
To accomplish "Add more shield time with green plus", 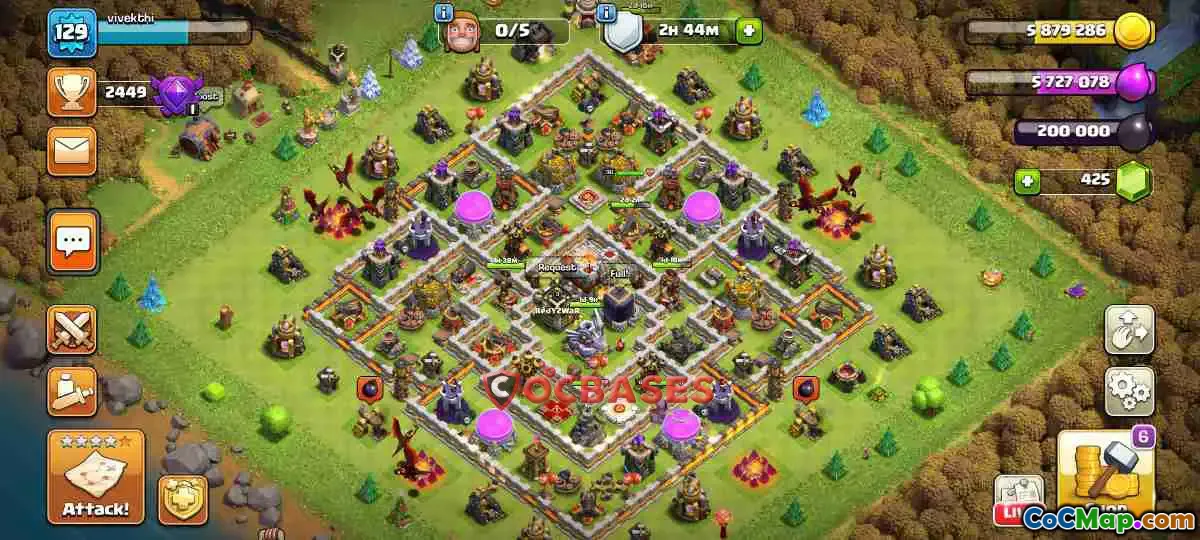I will point(748,30).
